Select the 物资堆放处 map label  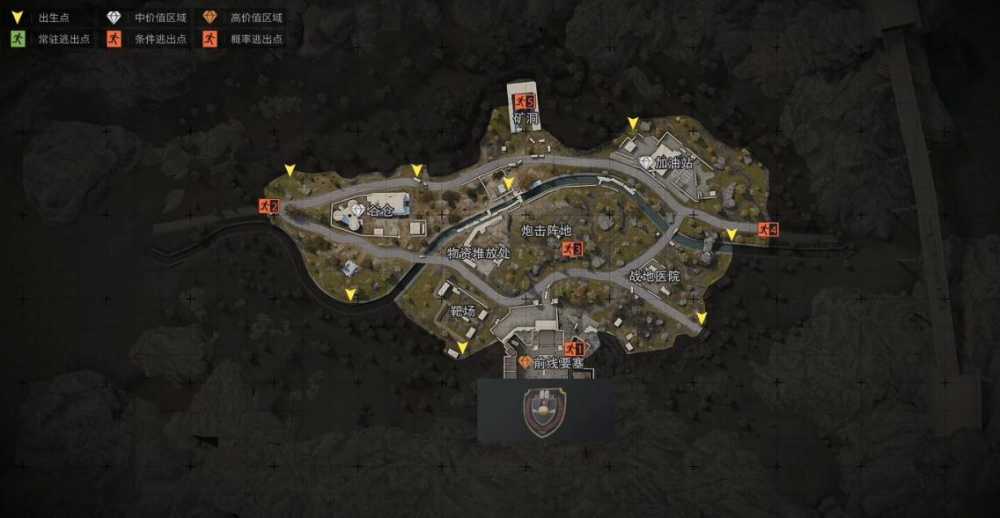(x=479, y=253)
